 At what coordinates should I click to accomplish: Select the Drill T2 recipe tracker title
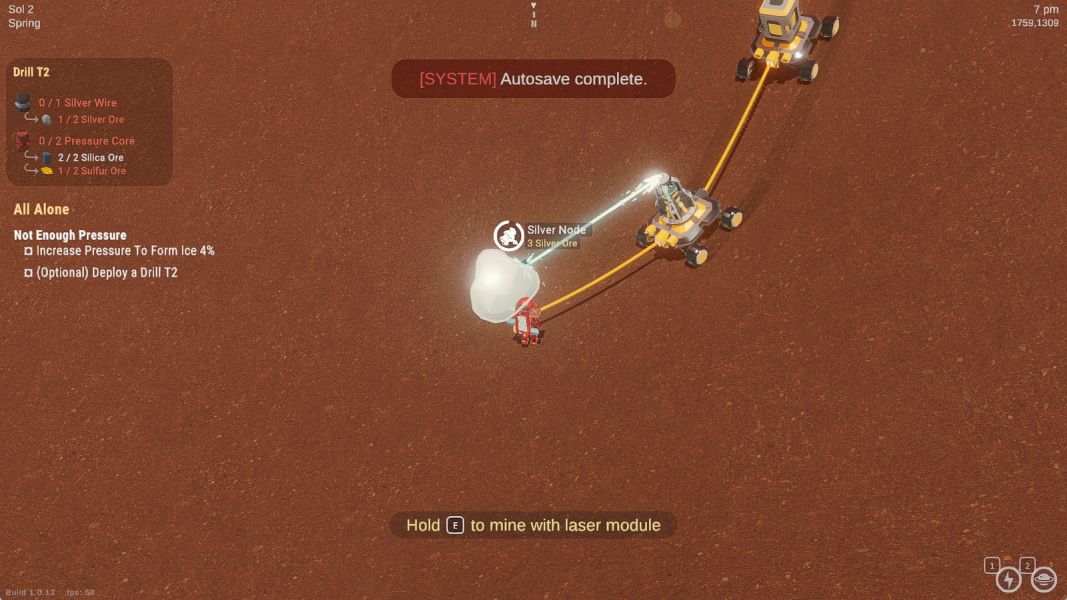(x=31, y=72)
